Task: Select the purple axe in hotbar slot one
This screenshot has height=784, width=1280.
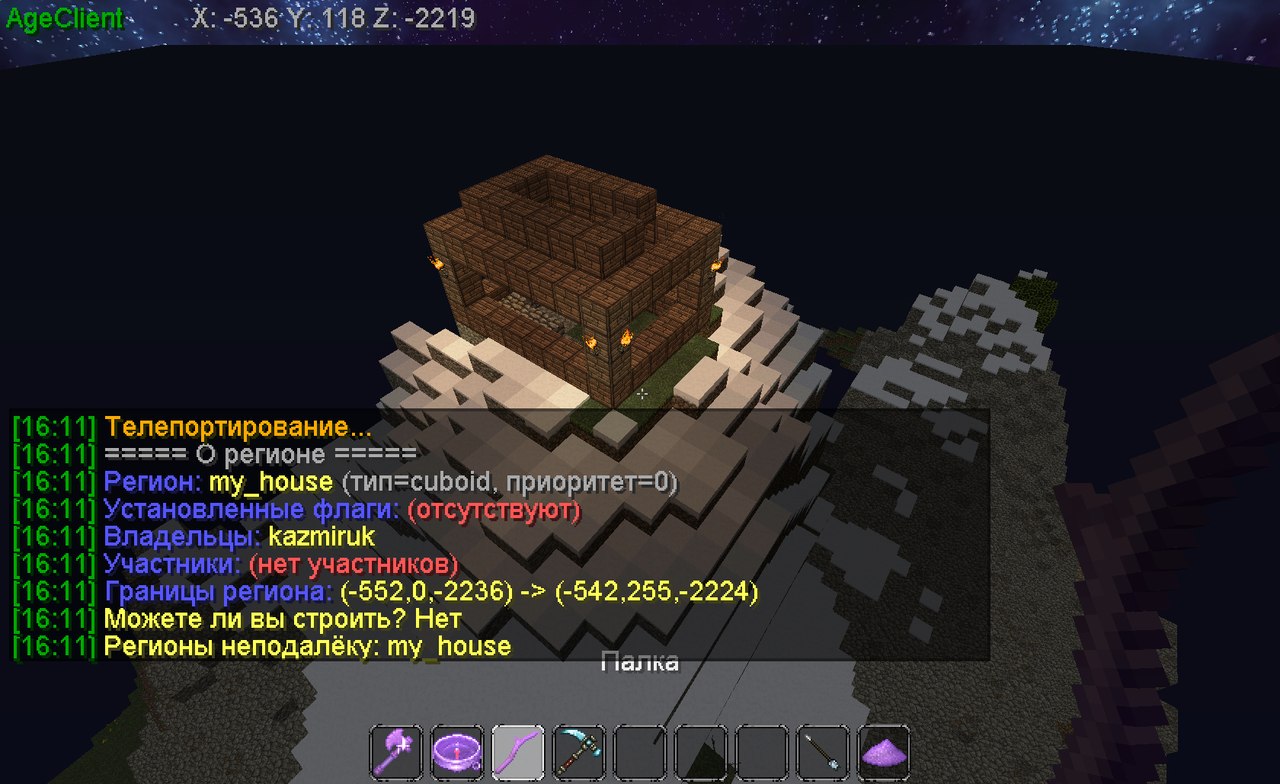Action: click(x=393, y=752)
